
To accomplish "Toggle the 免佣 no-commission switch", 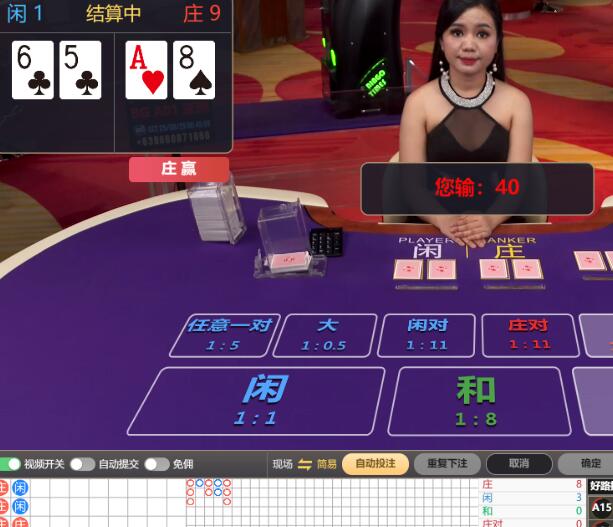I will pos(155,464).
